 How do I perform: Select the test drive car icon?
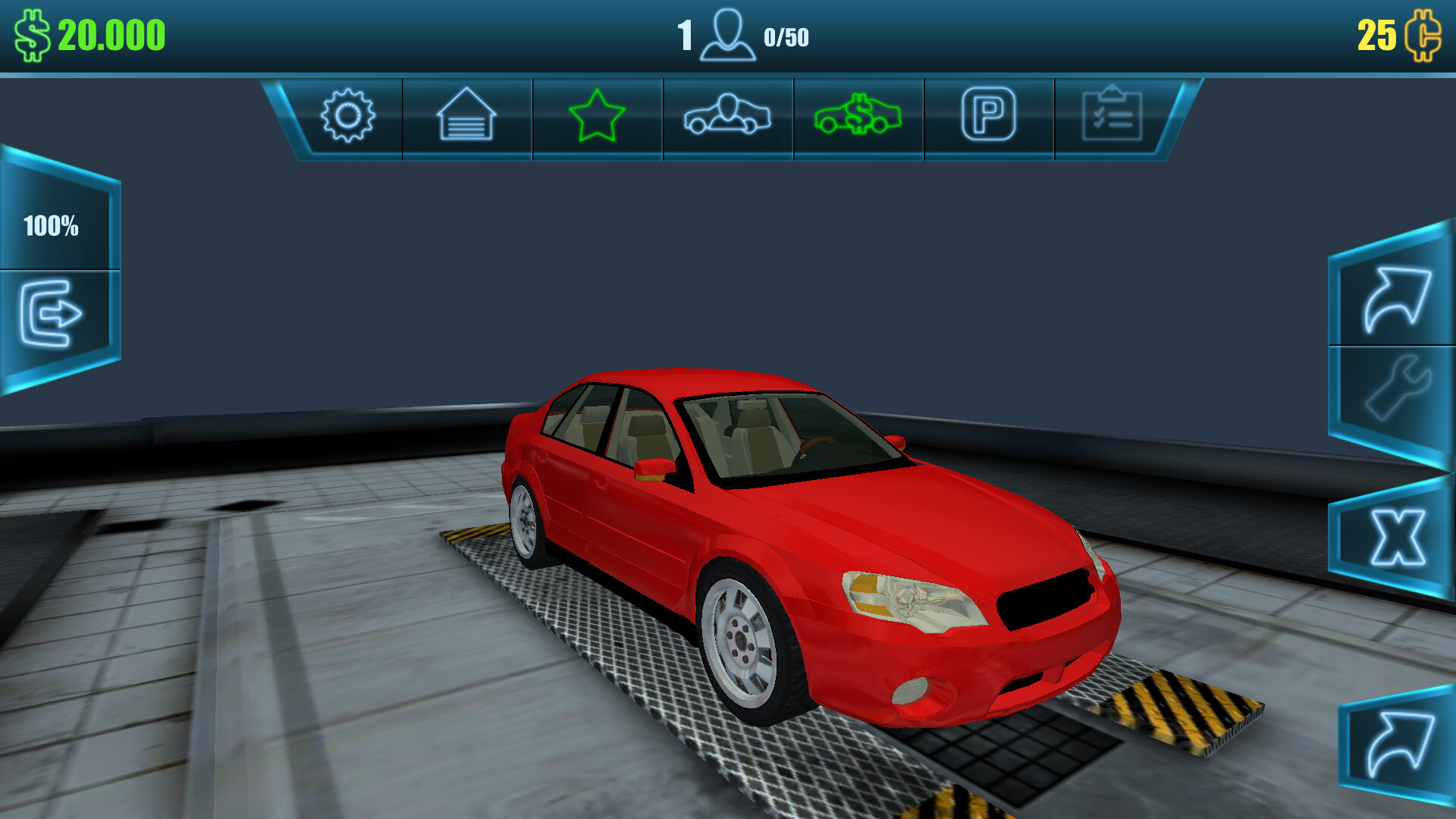[x=727, y=115]
